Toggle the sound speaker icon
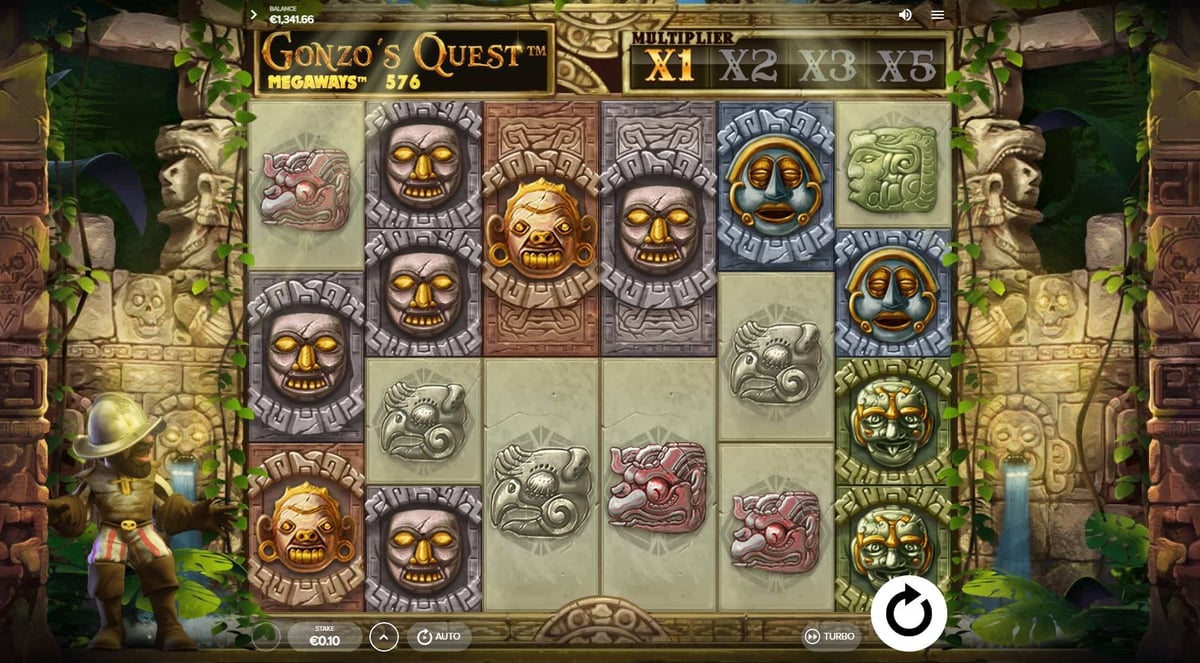 coord(905,15)
